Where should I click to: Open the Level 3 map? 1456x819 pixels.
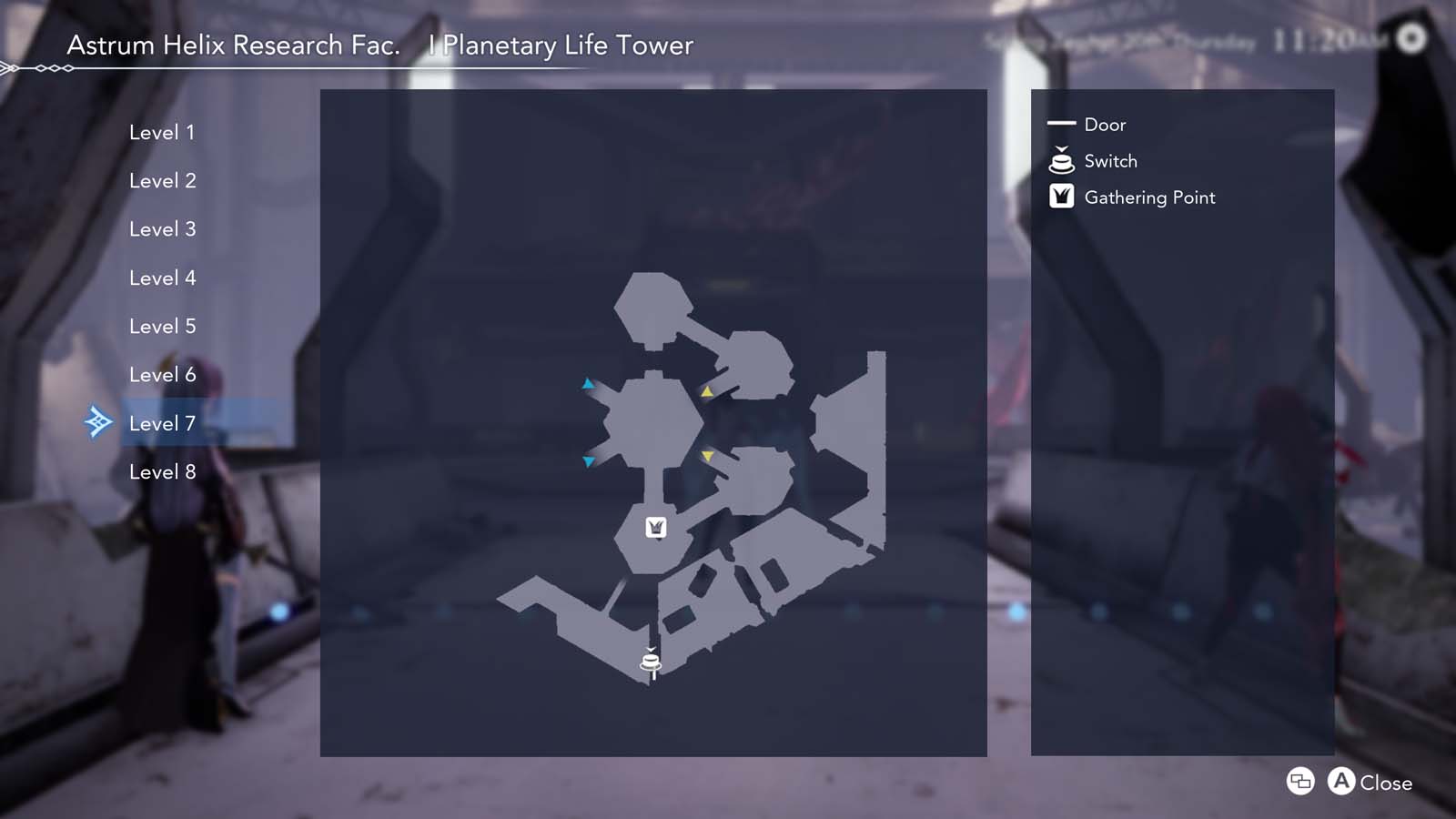pyautogui.click(x=162, y=228)
